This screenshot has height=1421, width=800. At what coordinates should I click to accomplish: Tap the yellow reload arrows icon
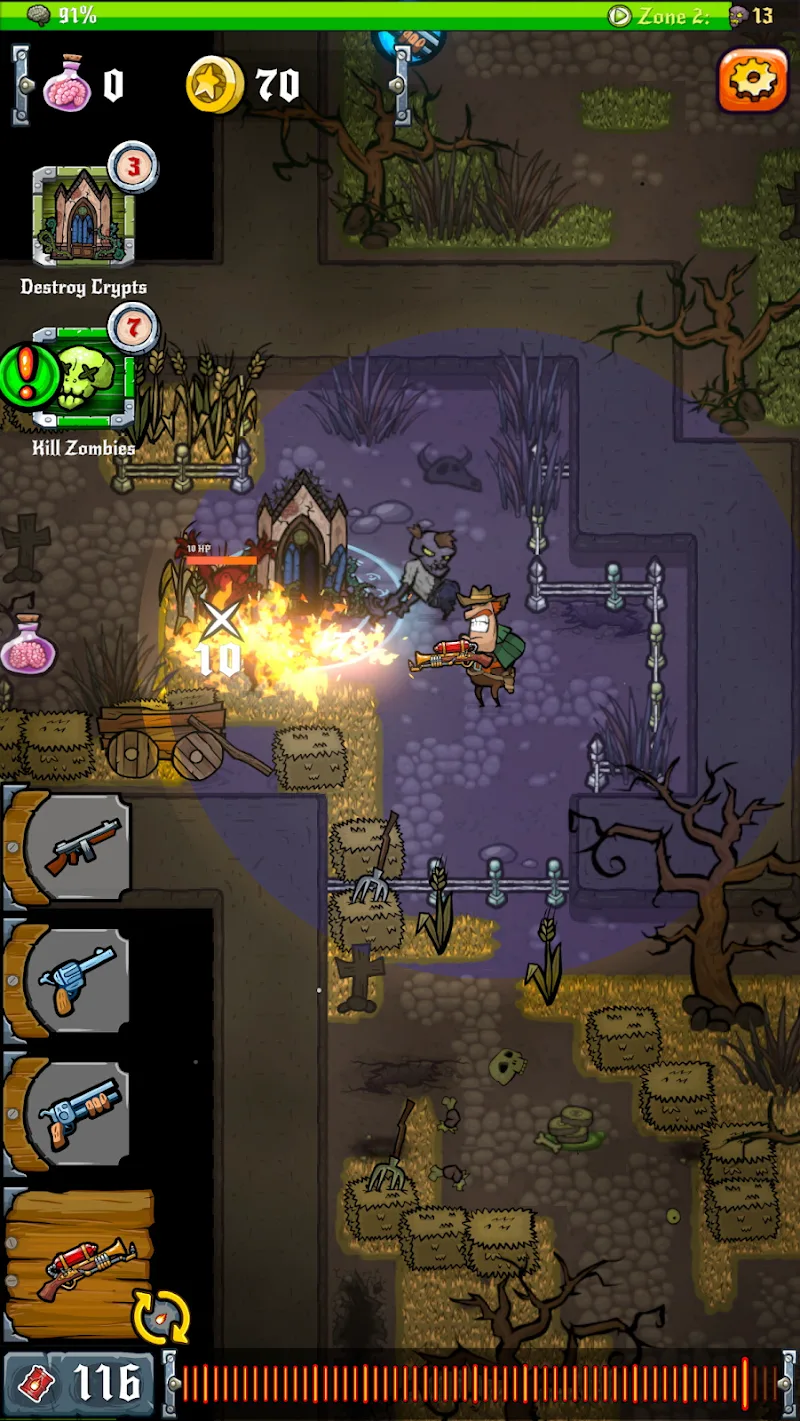pyautogui.click(x=161, y=1317)
